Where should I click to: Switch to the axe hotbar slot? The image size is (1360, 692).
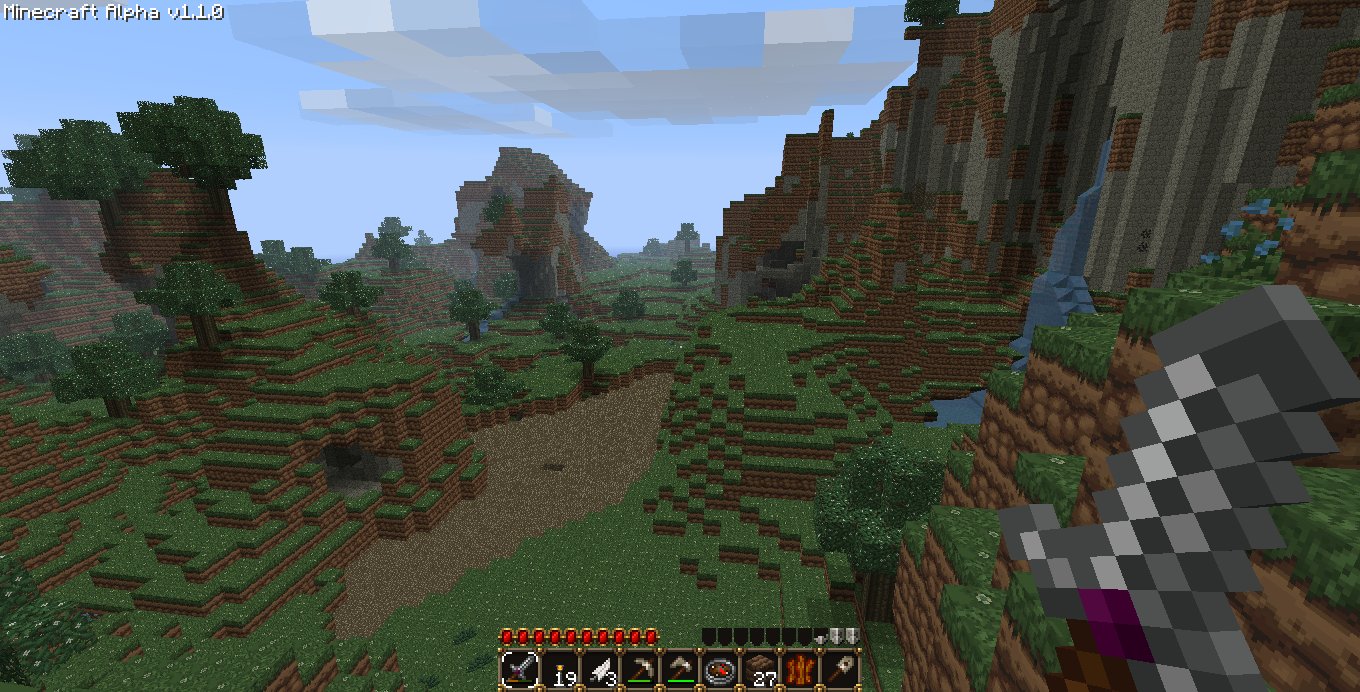678,669
